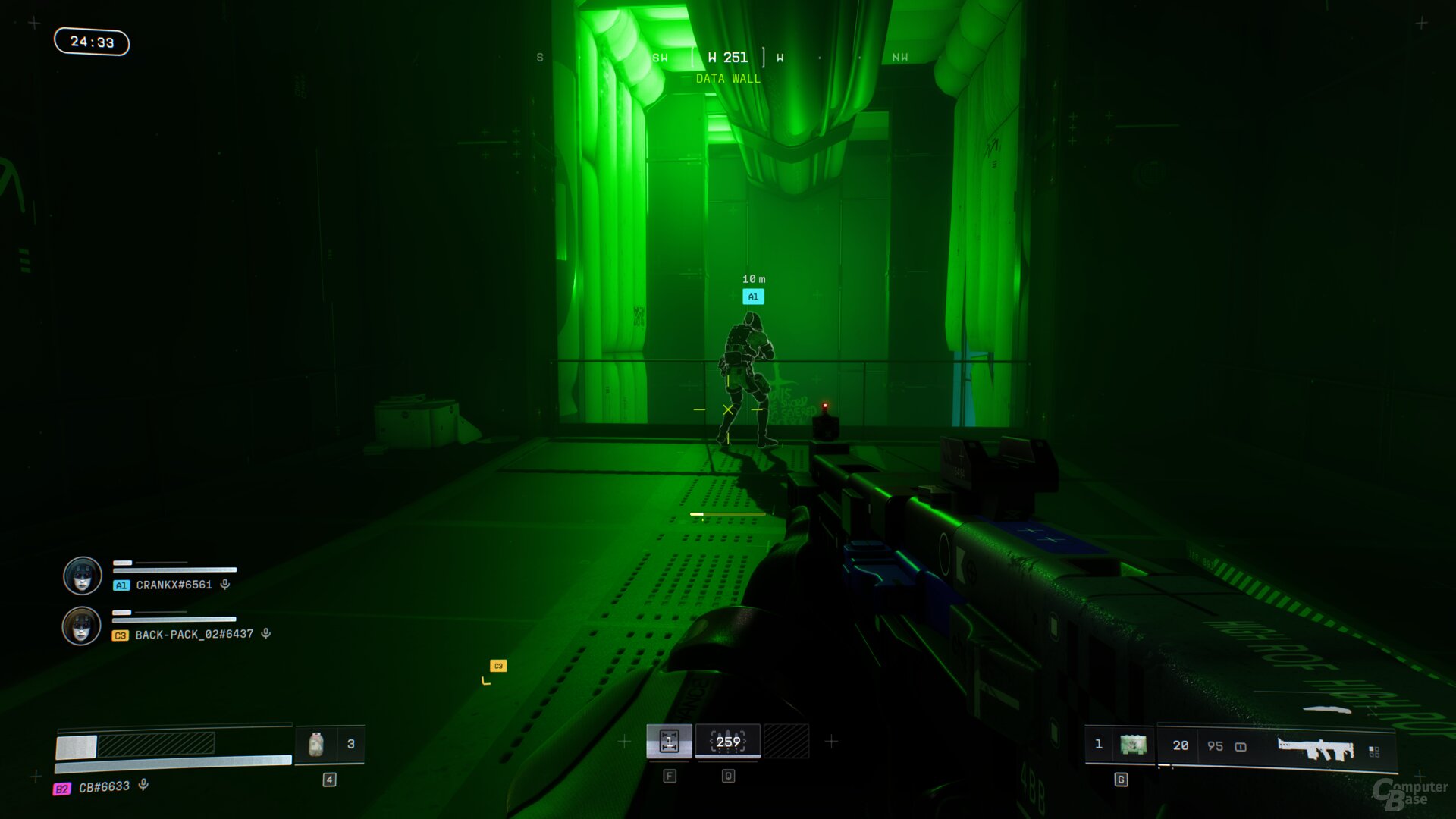This screenshot has width=1456, height=819.
Task: Click CRANKX#6561's squad portrait
Action: (x=83, y=576)
